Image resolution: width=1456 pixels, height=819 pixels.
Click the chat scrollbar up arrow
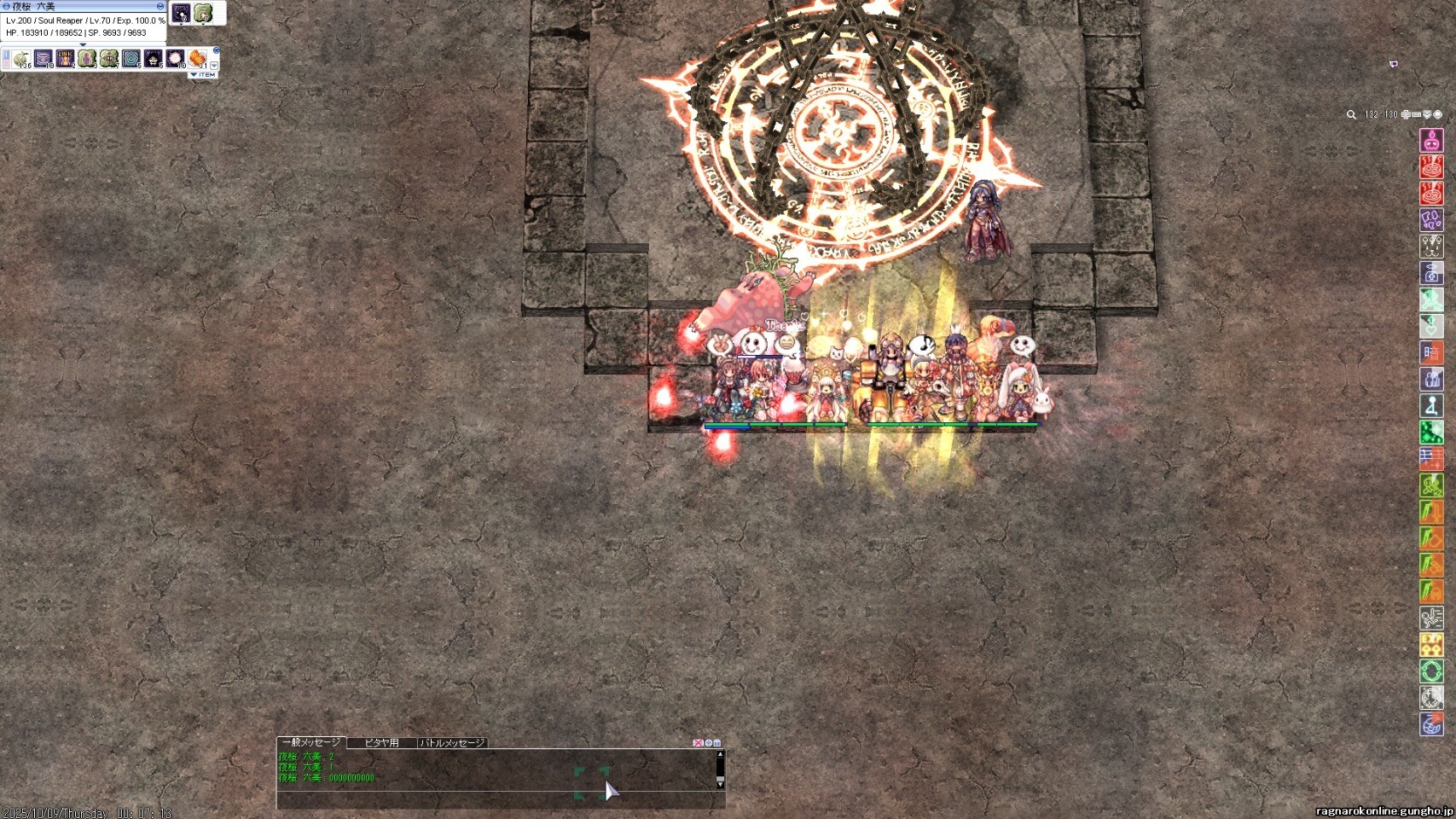tap(720, 754)
